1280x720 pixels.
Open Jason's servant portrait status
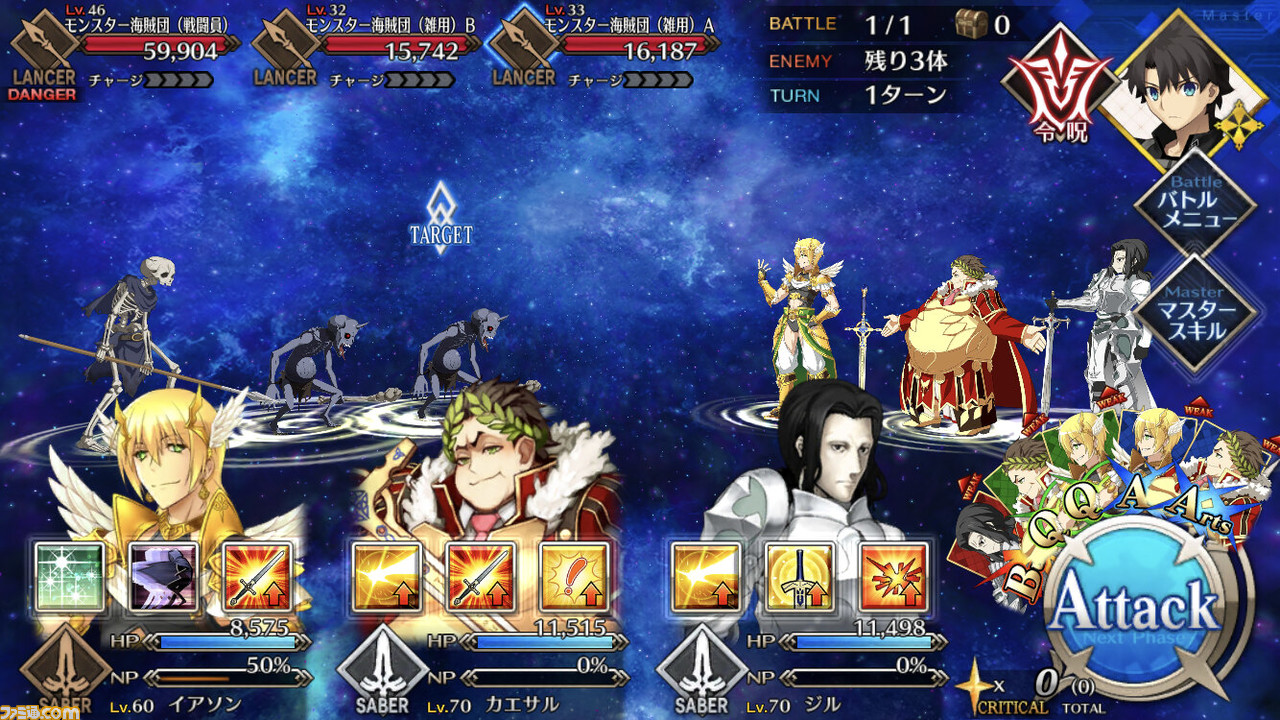[170, 470]
